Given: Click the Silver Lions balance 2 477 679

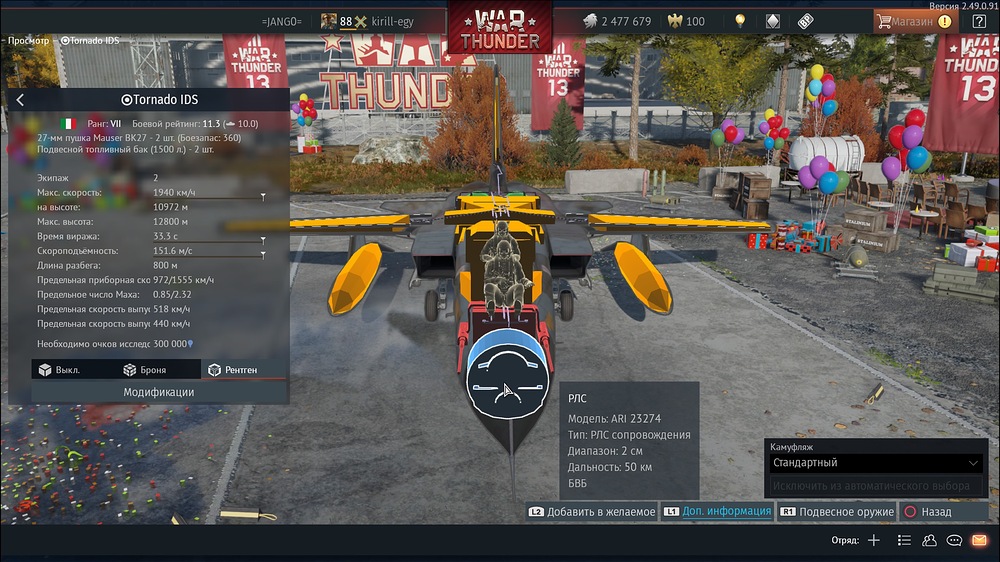Looking at the screenshot, I should (x=617, y=21).
